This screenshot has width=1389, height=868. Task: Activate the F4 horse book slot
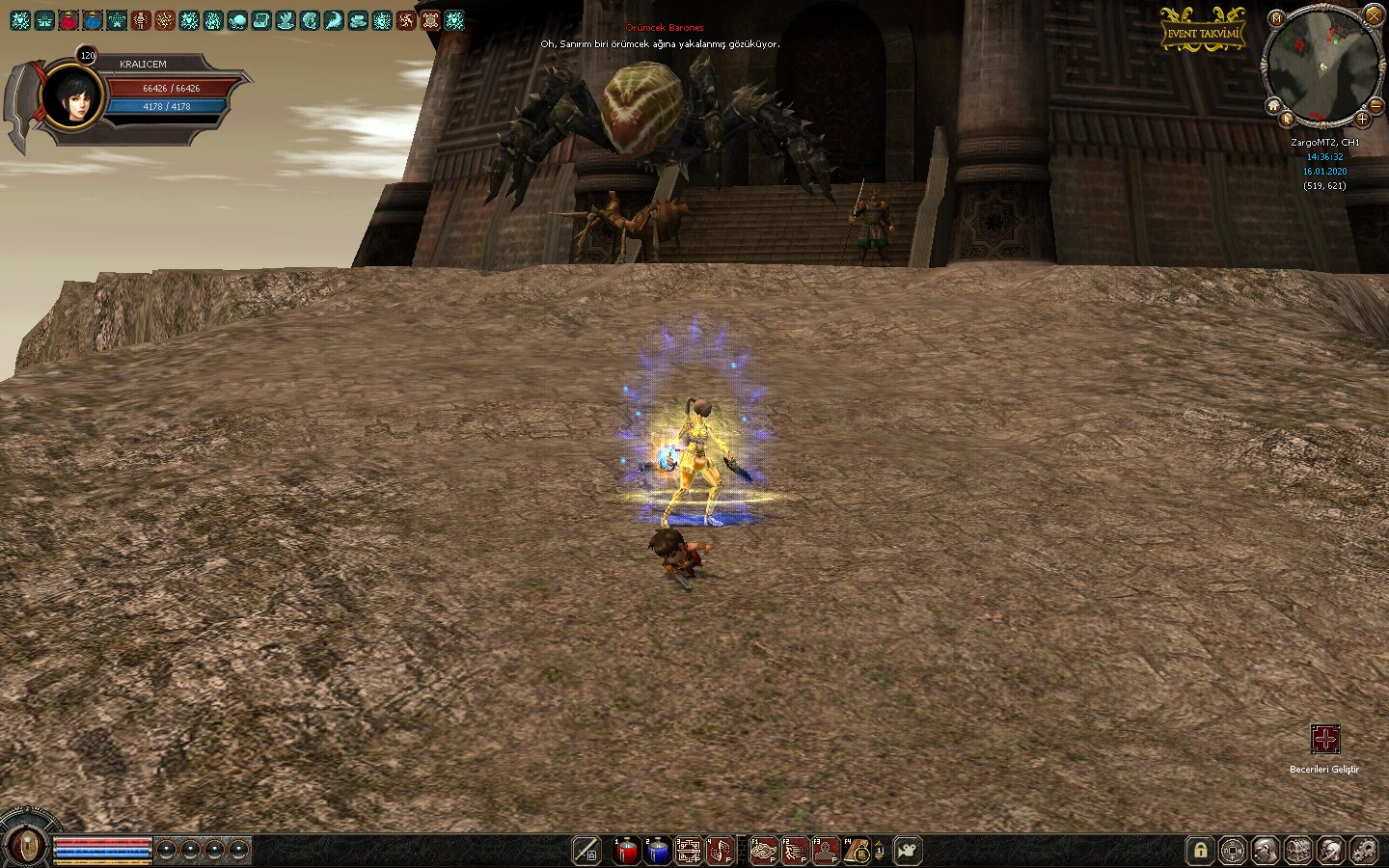(856, 851)
